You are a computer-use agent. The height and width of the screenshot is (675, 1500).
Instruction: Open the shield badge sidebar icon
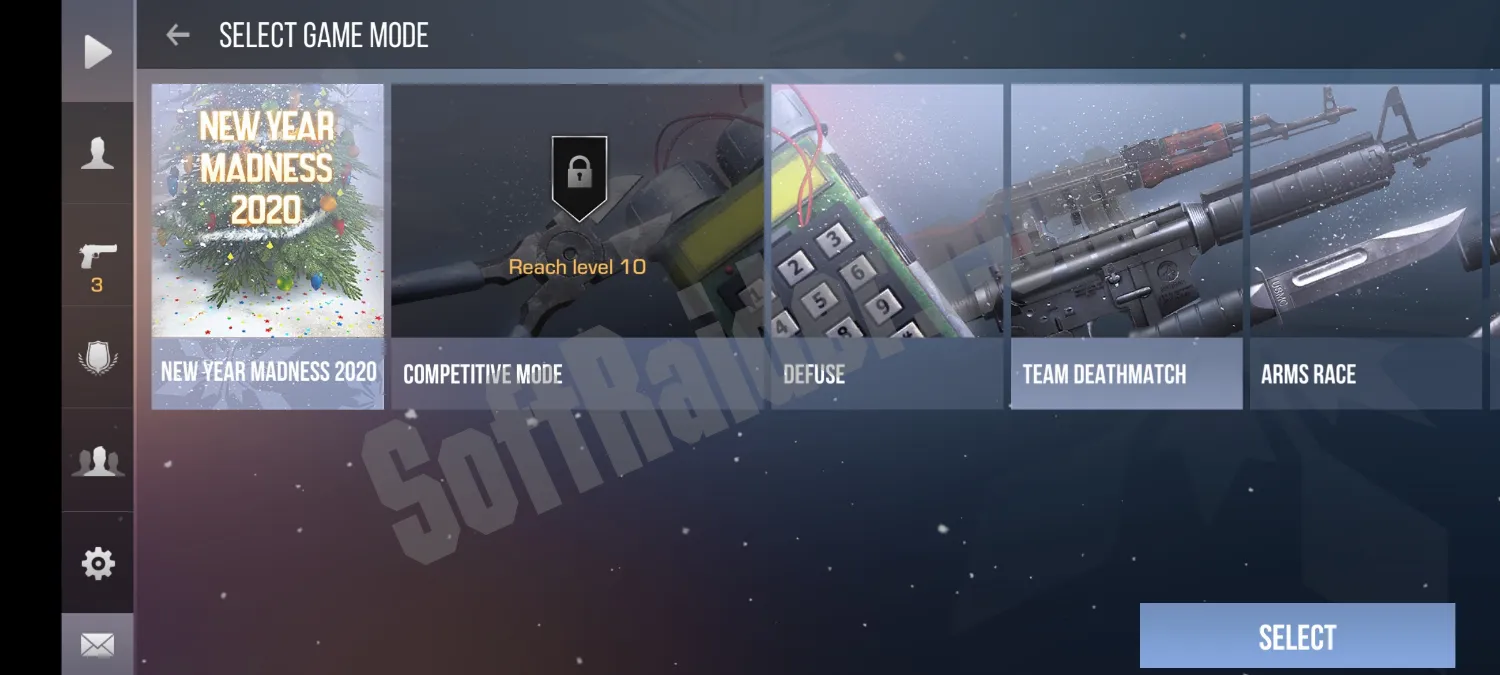point(97,358)
